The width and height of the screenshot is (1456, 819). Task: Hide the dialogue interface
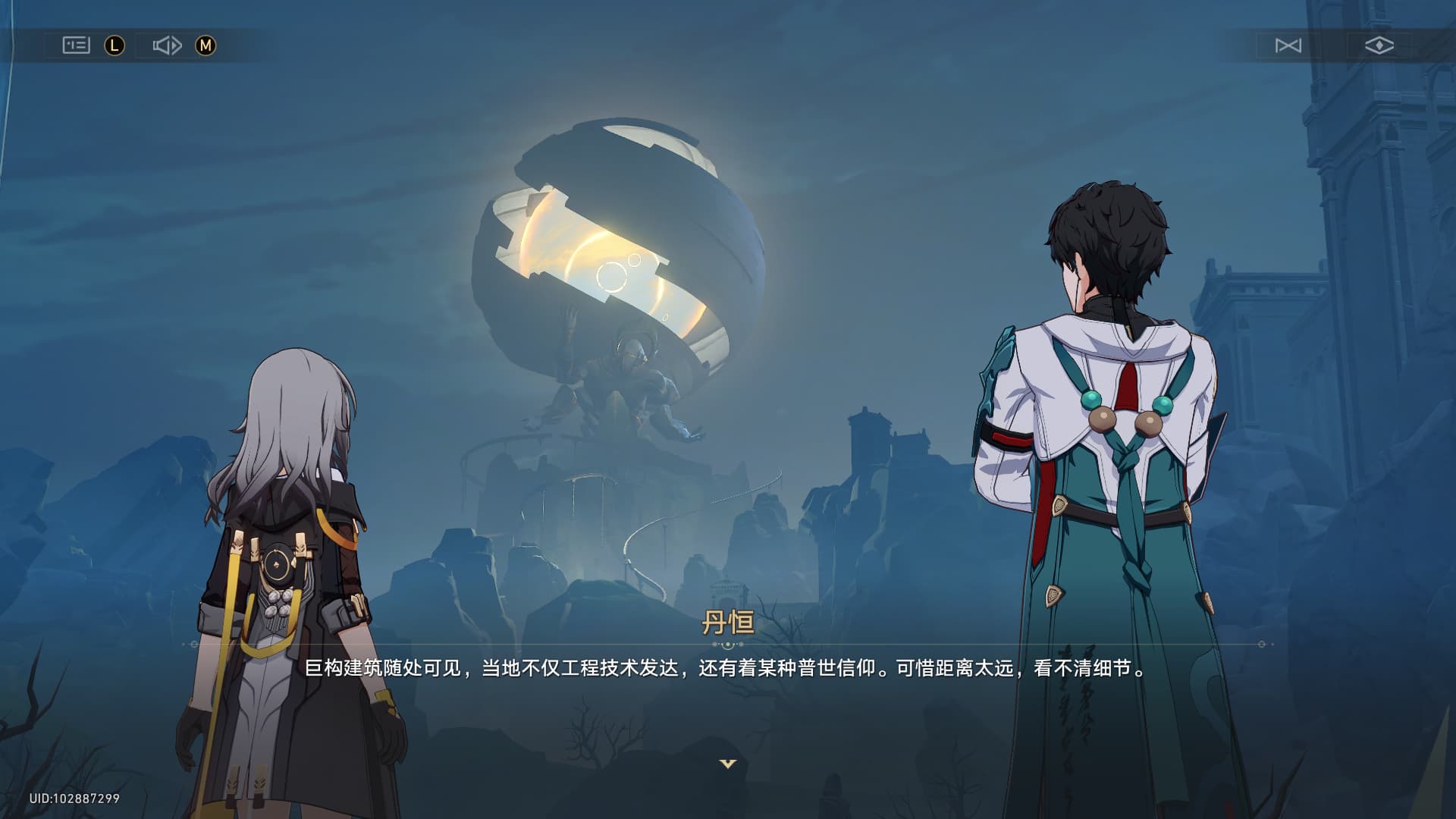tap(1379, 45)
